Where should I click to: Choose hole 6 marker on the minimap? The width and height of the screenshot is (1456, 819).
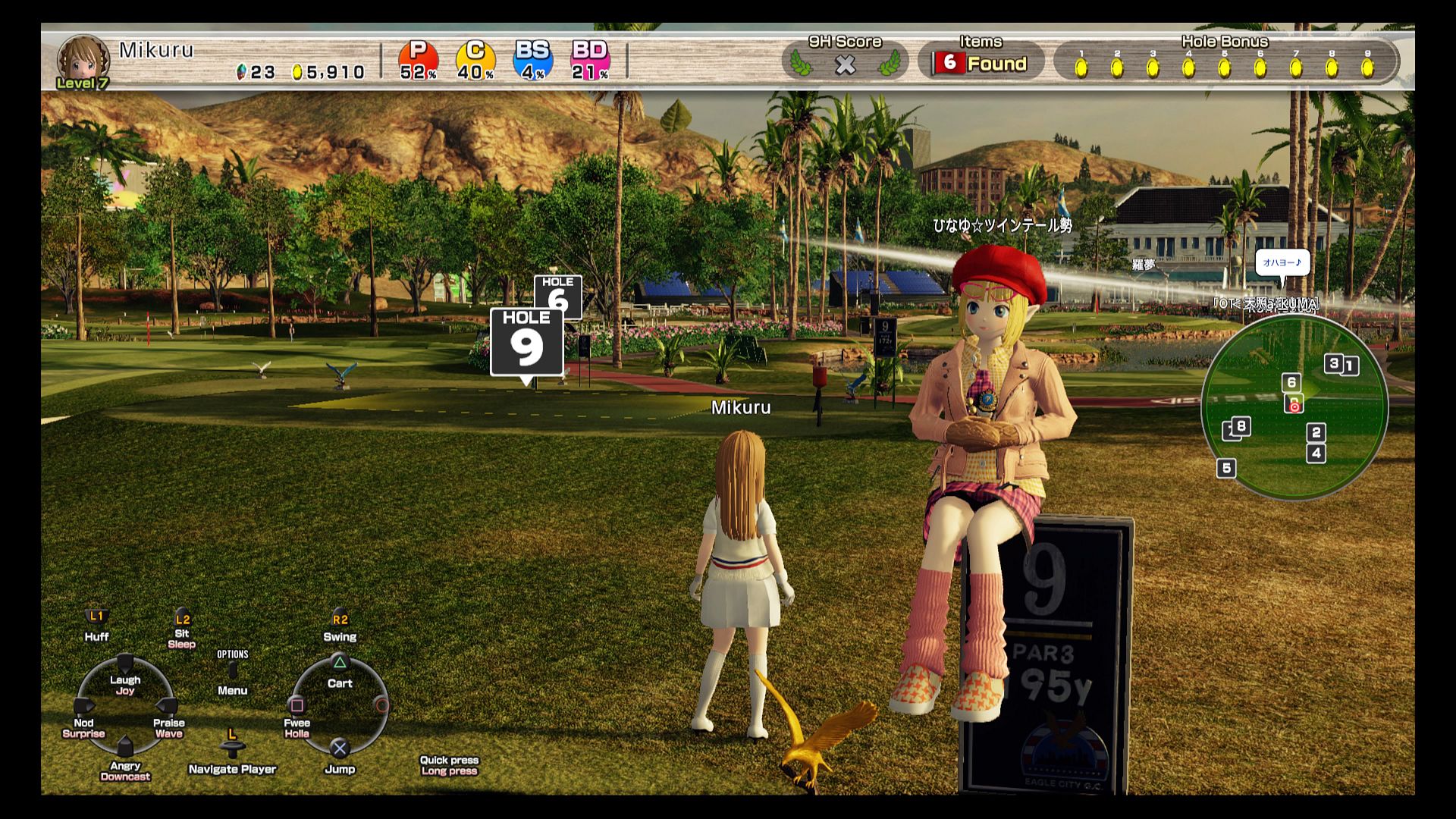(1291, 382)
